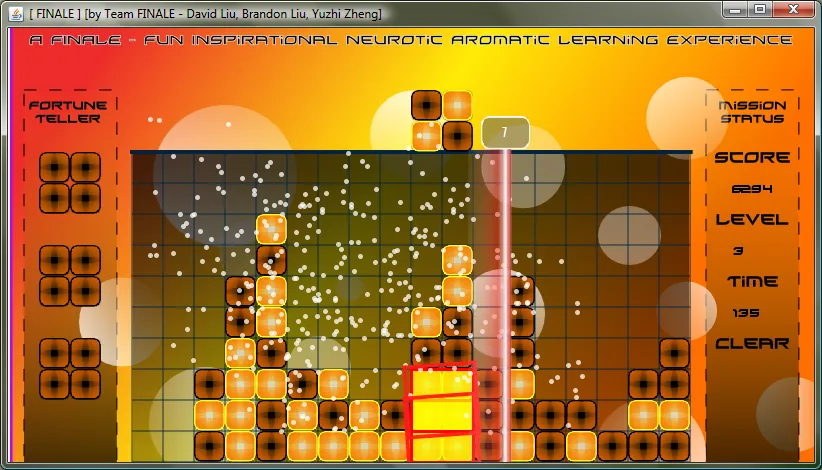Minimize the FINALE game window

click(x=737, y=10)
